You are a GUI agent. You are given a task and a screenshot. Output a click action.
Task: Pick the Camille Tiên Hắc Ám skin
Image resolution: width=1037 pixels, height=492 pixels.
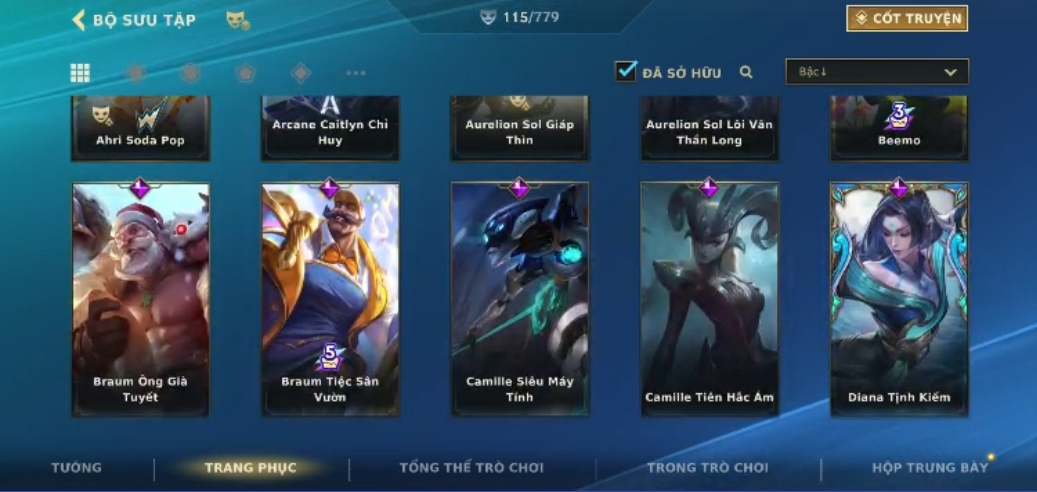(x=709, y=298)
